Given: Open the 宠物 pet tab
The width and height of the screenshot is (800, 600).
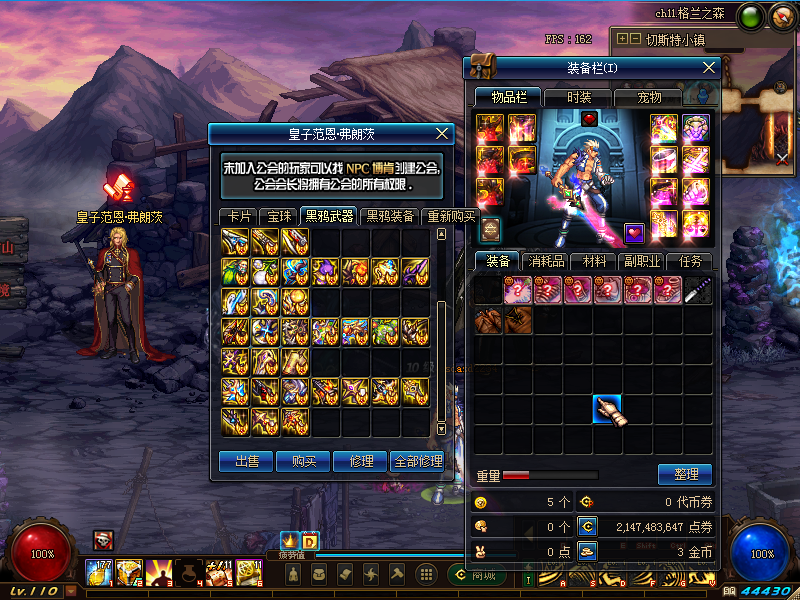Looking at the screenshot, I should click(650, 97).
